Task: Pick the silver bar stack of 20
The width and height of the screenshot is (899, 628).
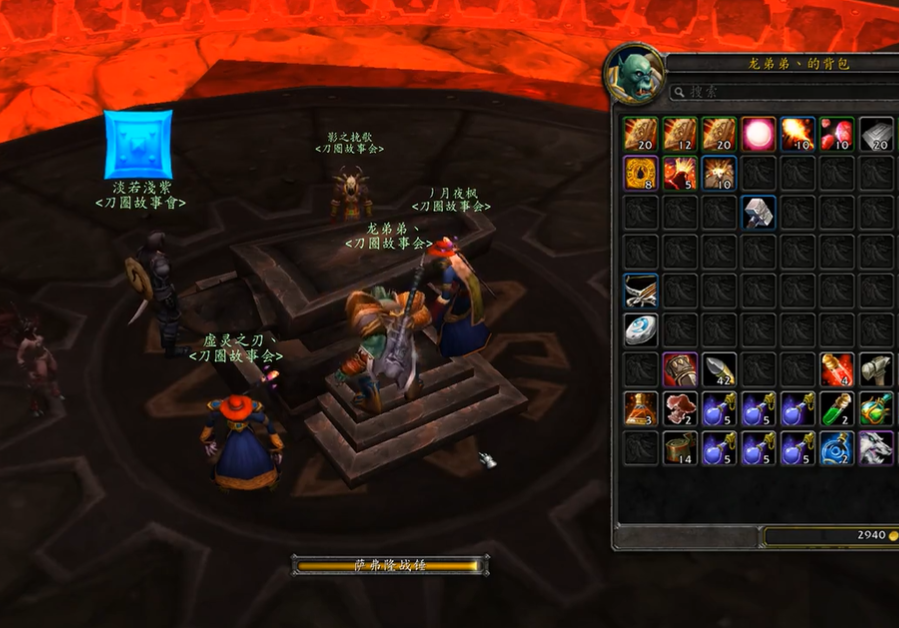Action: tap(876, 133)
